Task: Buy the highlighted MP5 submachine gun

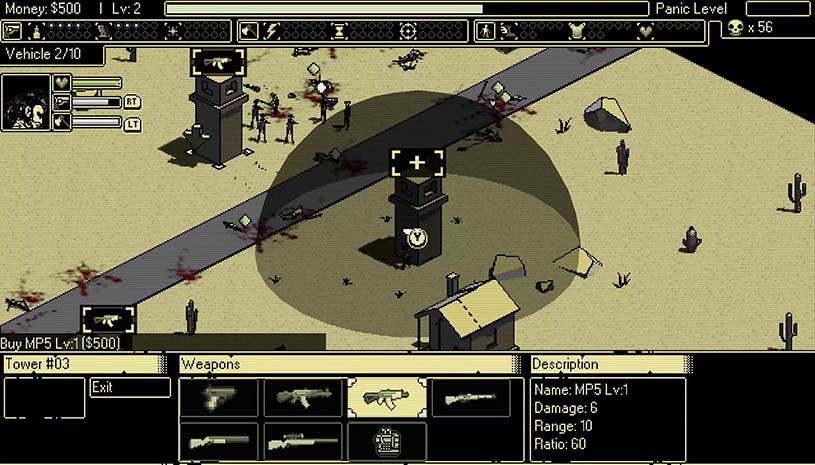Action: point(387,398)
